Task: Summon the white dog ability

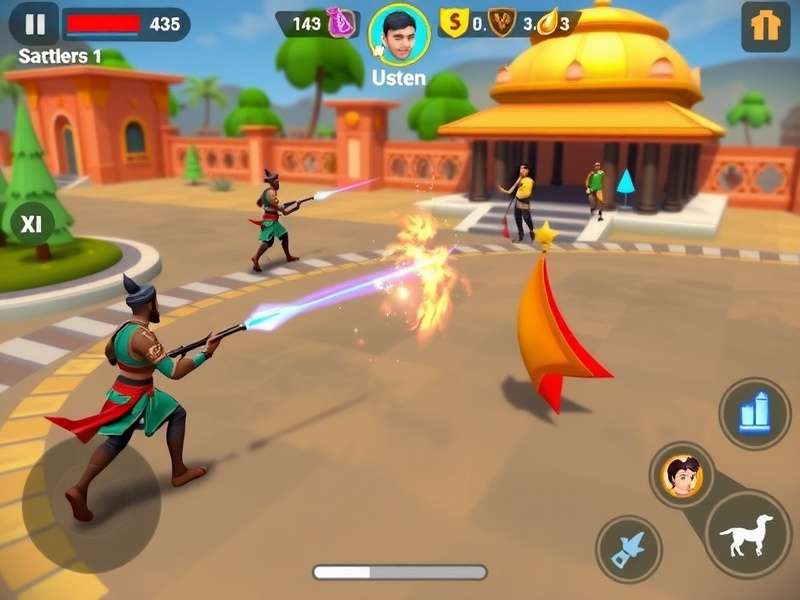Action: click(747, 534)
